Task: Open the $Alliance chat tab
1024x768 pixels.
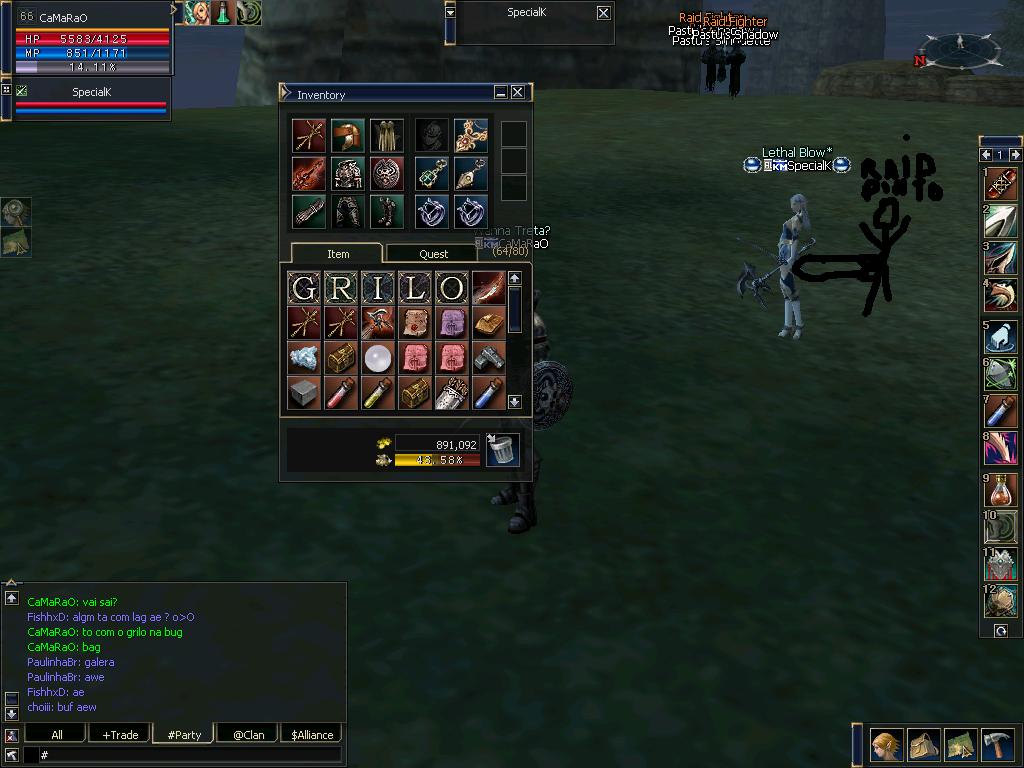Action: [x=312, y=734]
